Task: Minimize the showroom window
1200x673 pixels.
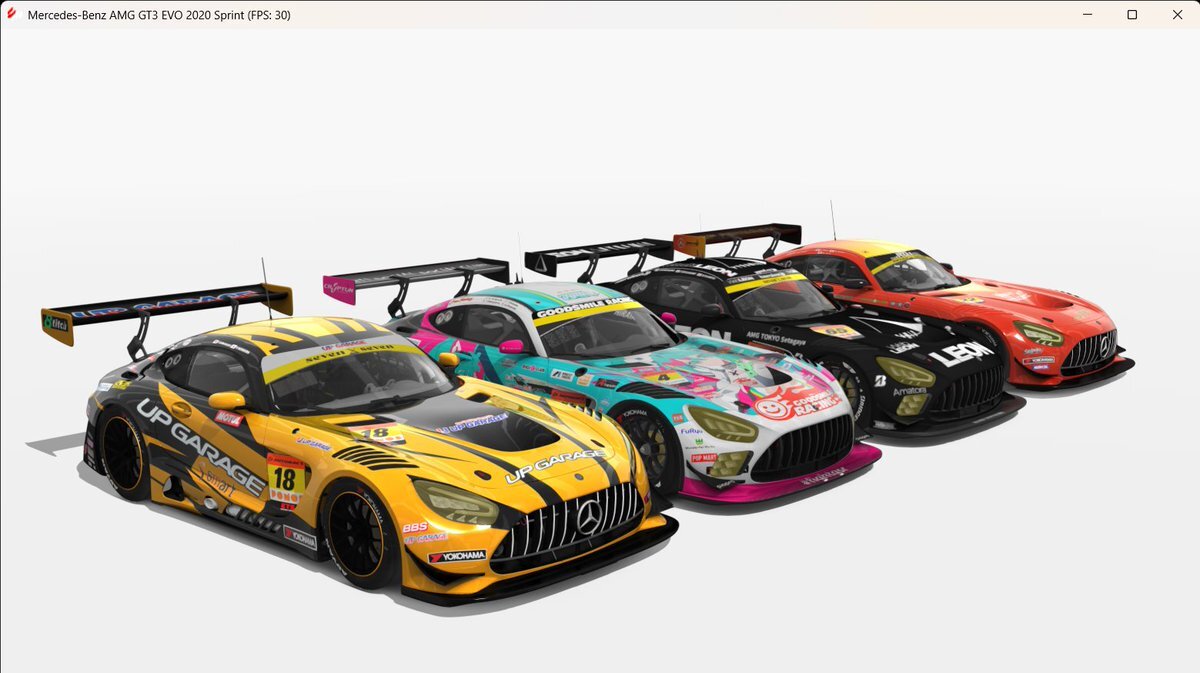Action: pos(1086,15)
